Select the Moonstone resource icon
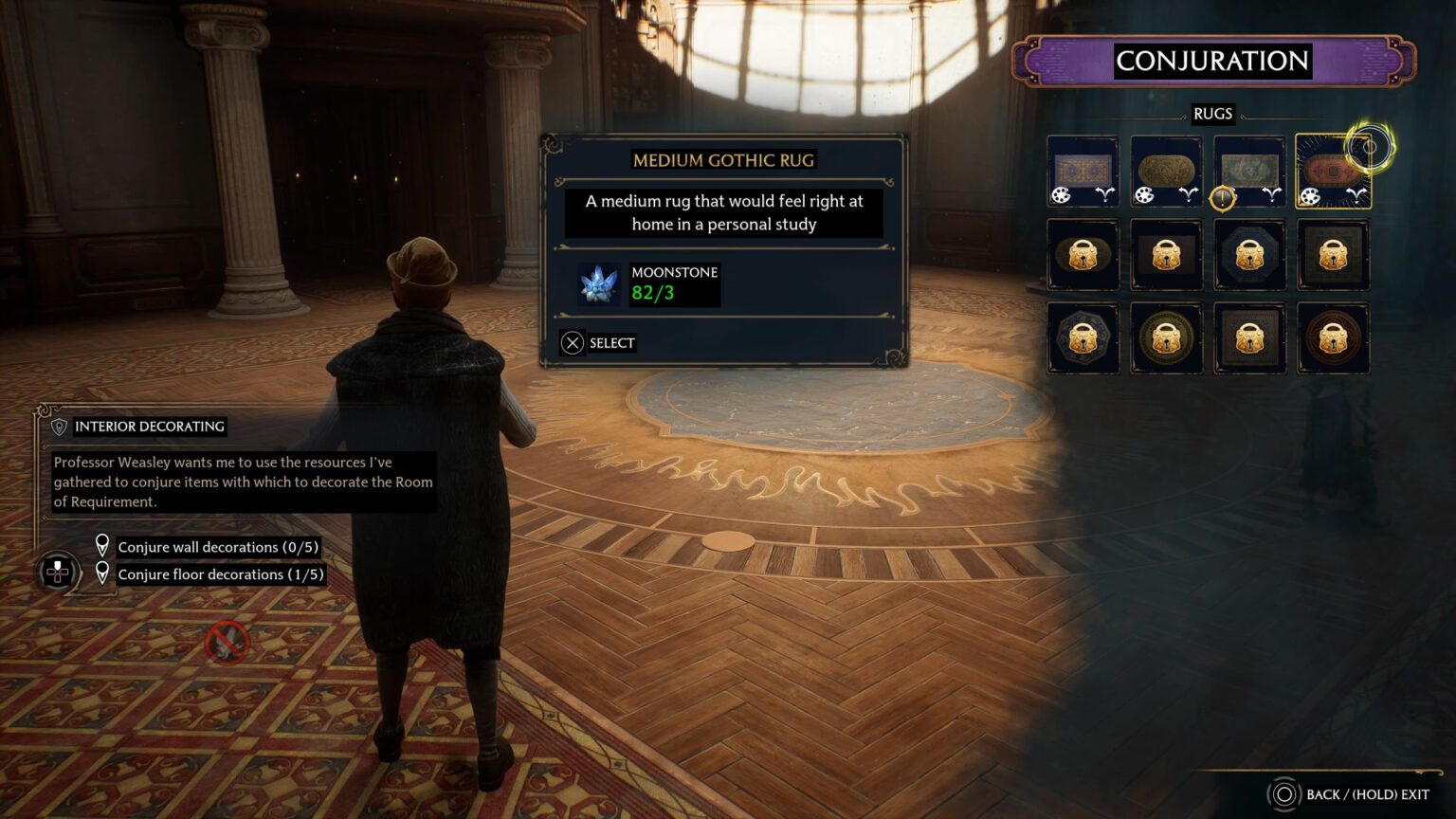1456x819 pixels. (x=597, y=282)
